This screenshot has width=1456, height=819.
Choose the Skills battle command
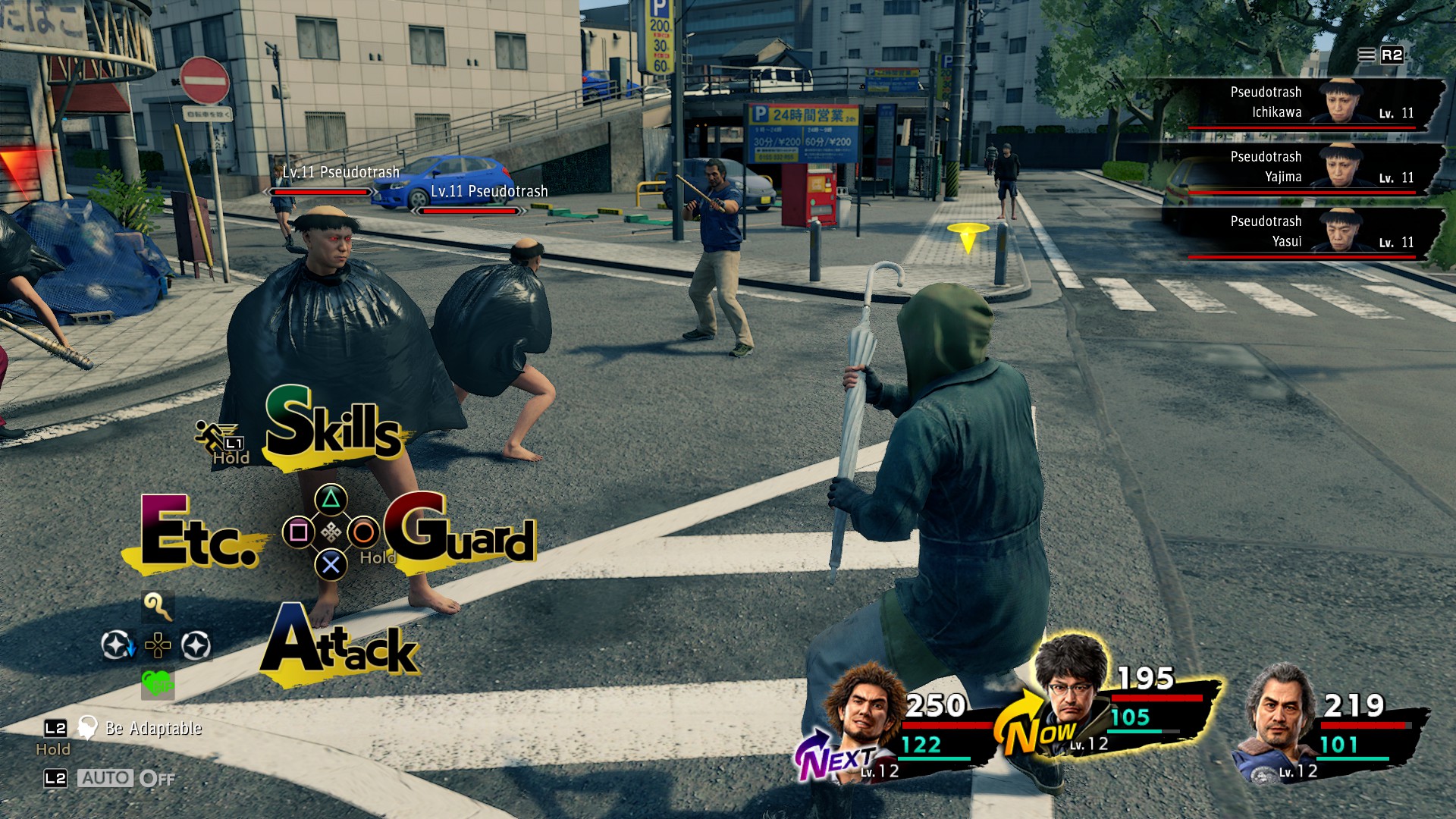tap(332, 425)
